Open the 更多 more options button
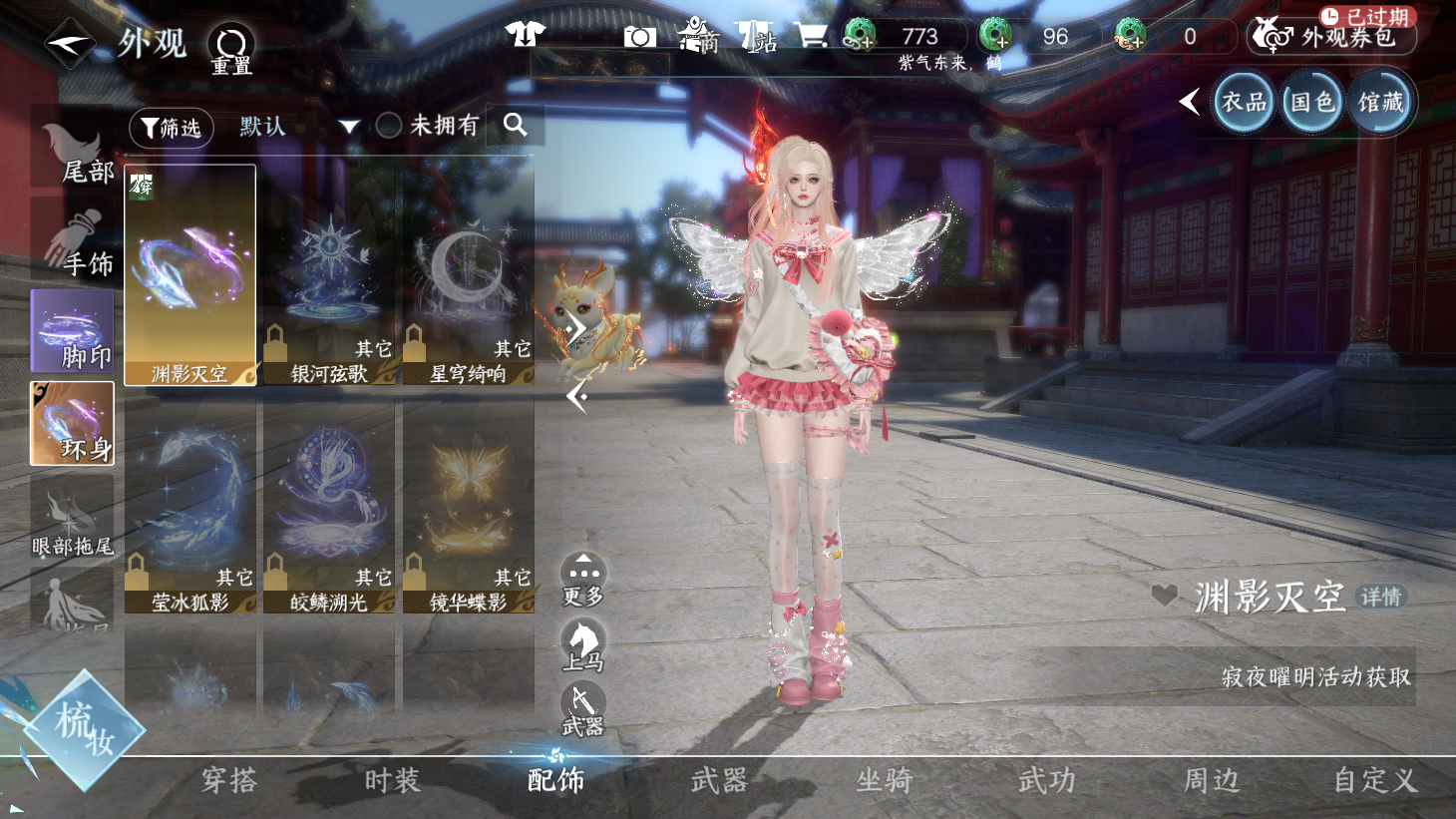This screenshot has width=1456, height=819. (x=583, y=579)
